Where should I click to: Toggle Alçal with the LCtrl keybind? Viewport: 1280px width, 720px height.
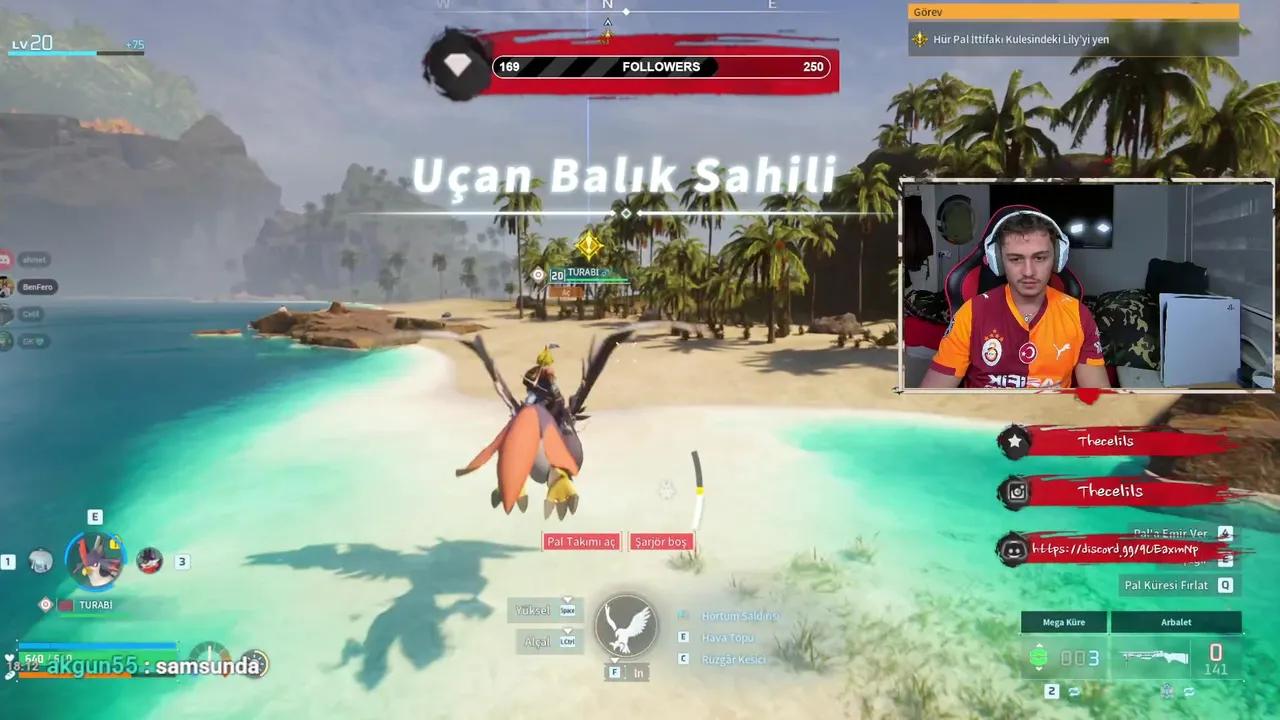coord(567,641)
